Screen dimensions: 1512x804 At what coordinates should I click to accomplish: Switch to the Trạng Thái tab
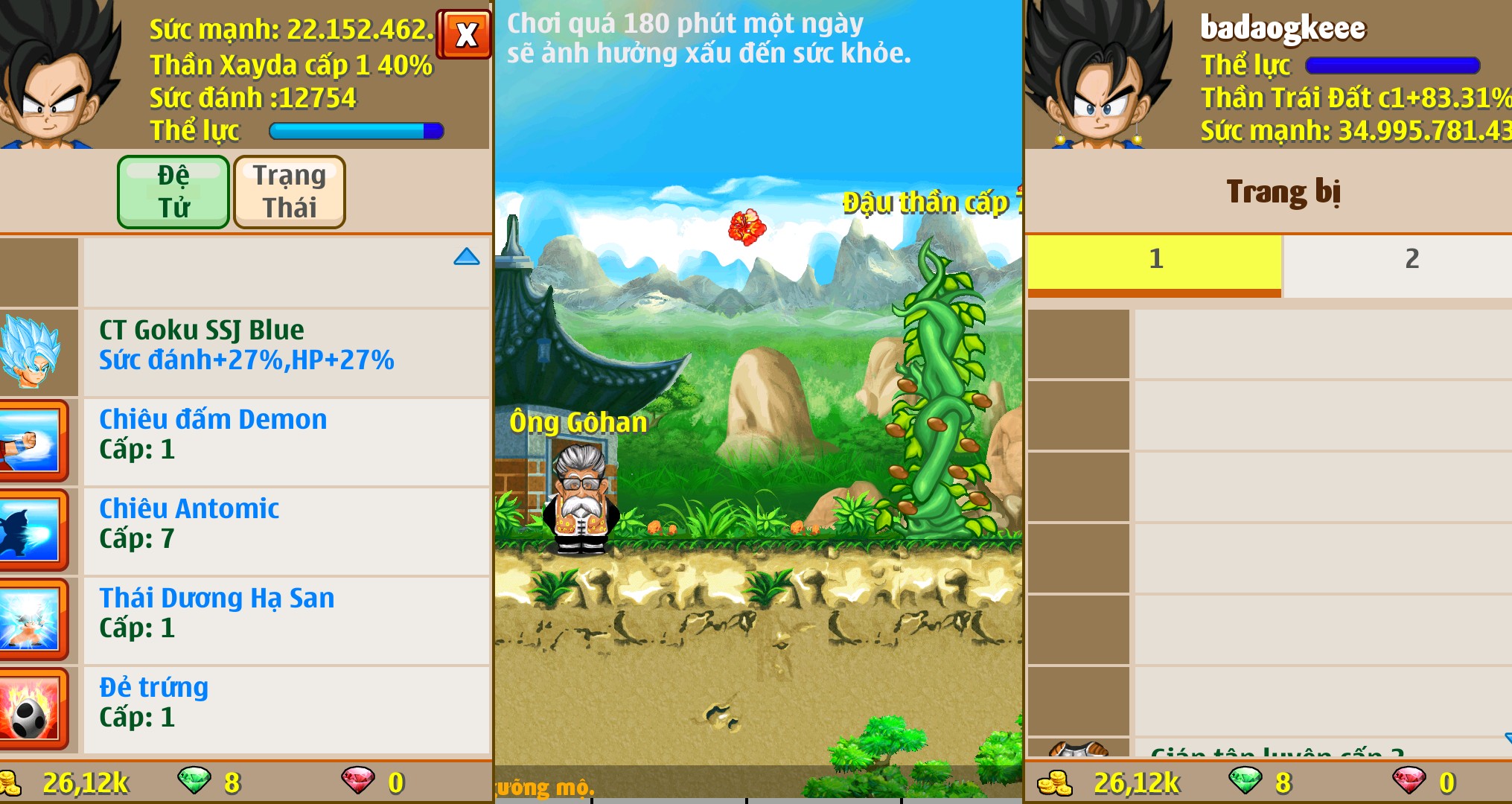click(289, 191)
